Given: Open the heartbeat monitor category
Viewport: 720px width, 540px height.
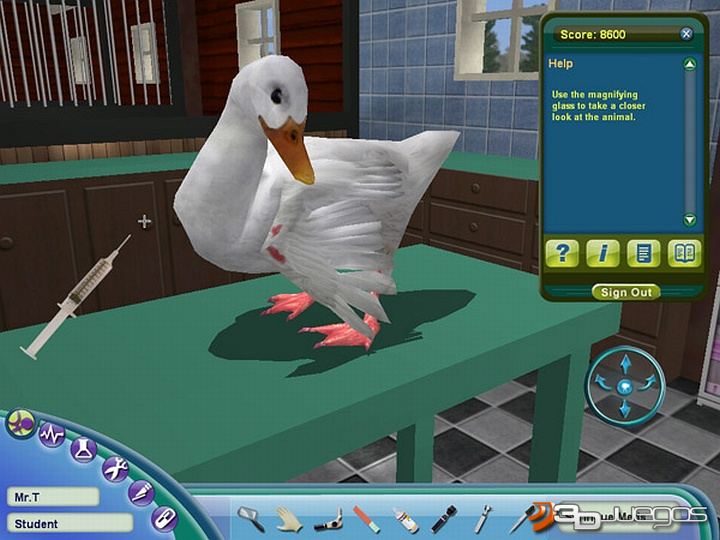Looking at the screenshot, I should (51, 434).
